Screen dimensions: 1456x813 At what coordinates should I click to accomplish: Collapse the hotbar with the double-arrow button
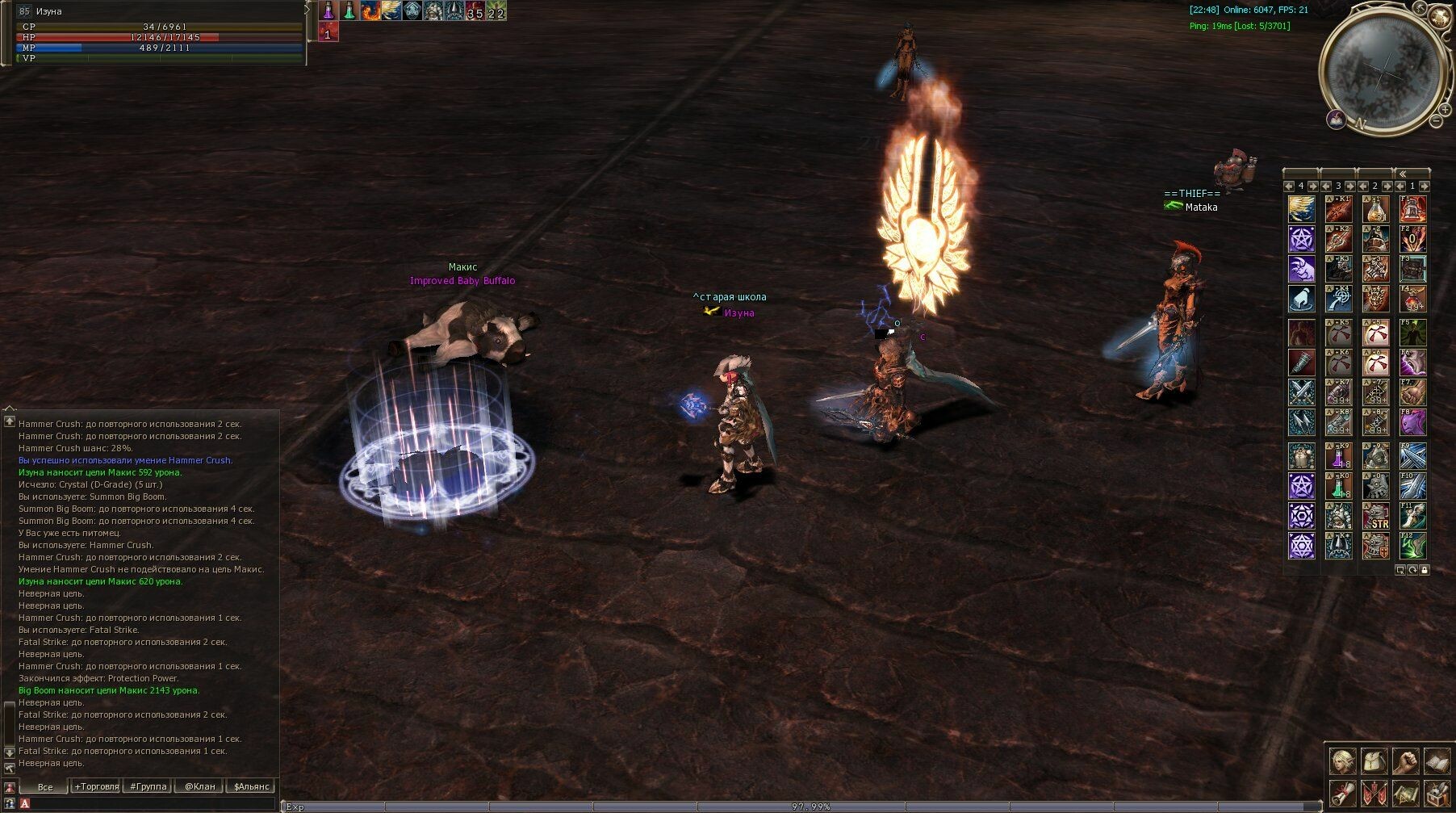click(x=1403, y=173)
